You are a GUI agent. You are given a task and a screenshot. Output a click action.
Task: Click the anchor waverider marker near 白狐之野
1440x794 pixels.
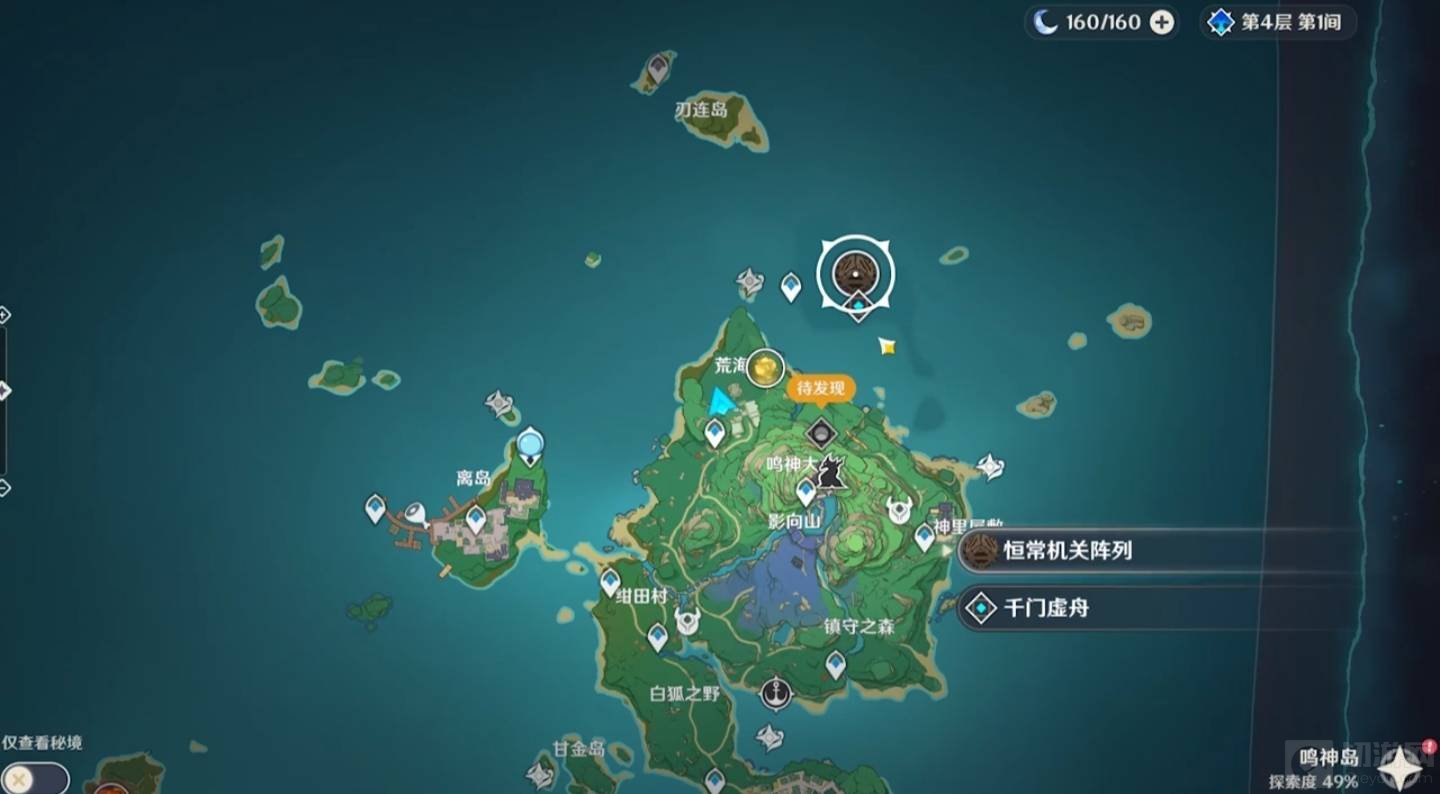point(775,692)
